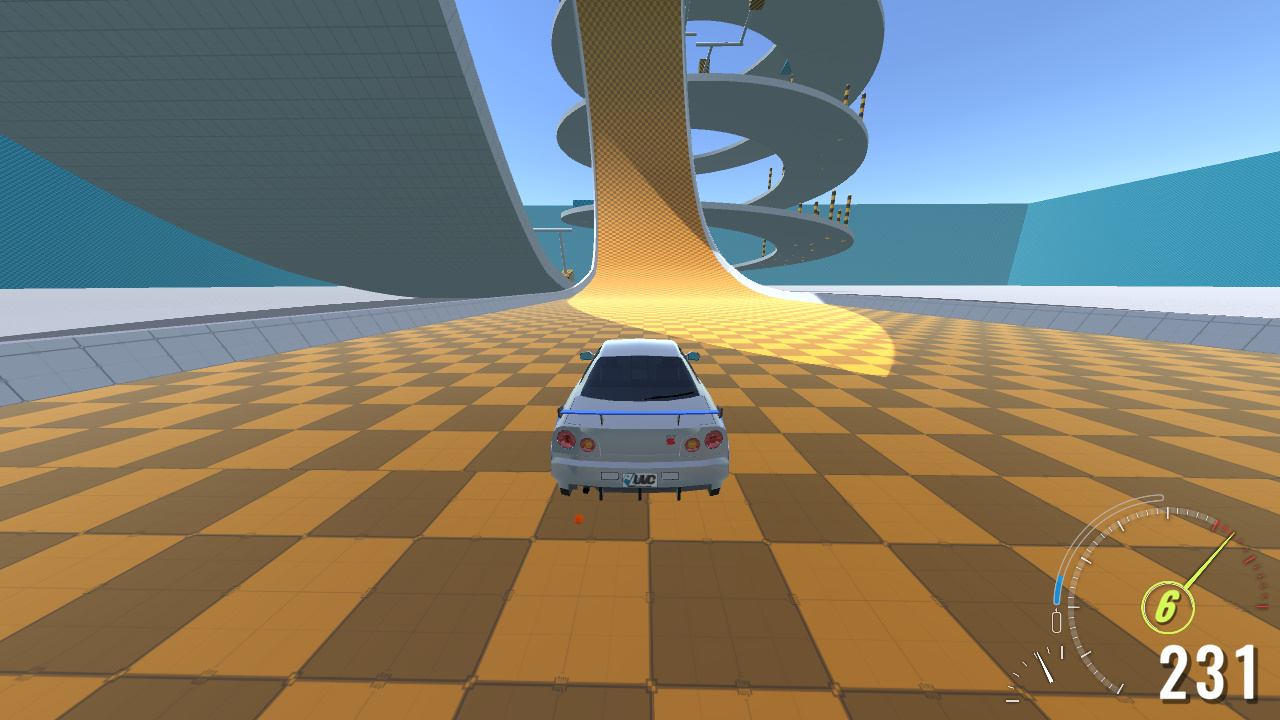Image resolution: width=1280 pixels, height=720 pixels.
Task: Select the left taillight cluster
Action: tap(574, 441)
